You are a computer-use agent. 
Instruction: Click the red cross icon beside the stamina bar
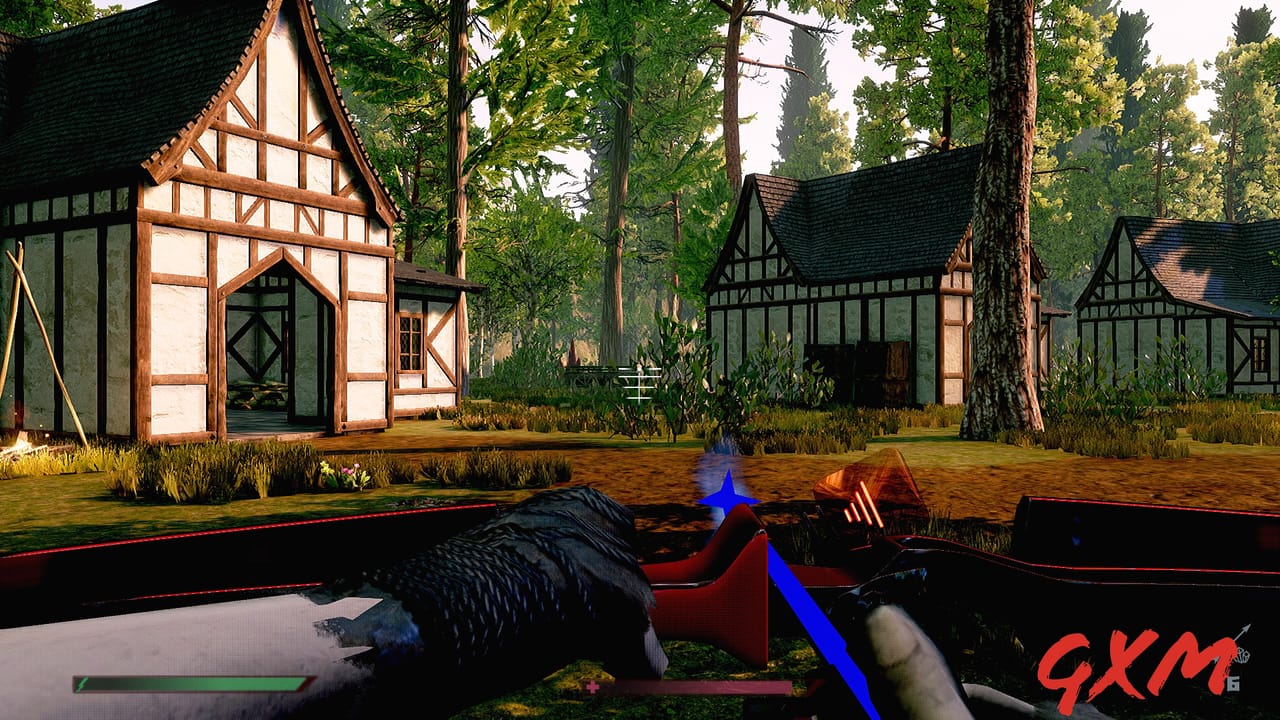click(x=593, y=690)
